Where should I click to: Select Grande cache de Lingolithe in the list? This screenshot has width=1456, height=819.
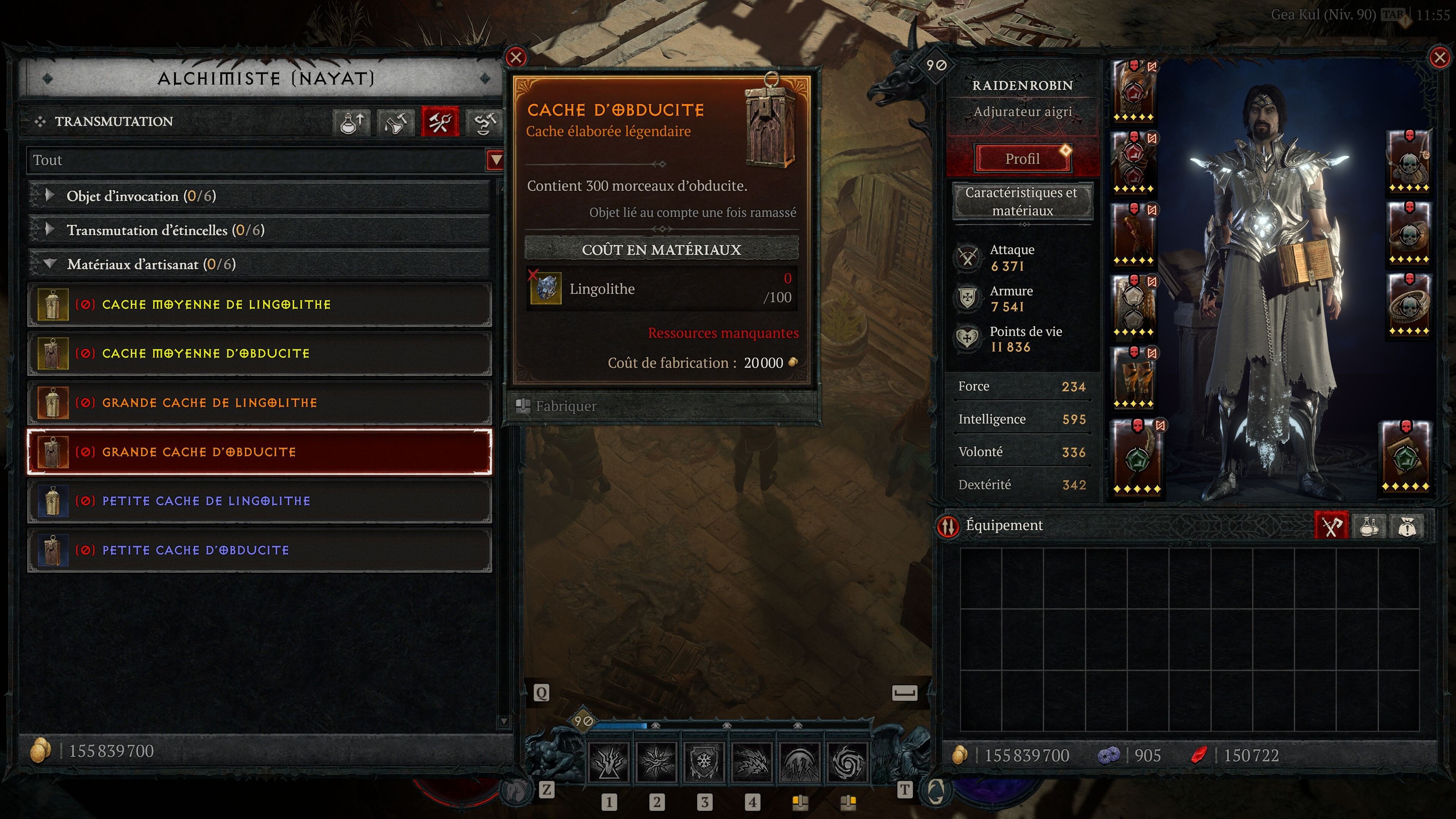tap(260, 402)
